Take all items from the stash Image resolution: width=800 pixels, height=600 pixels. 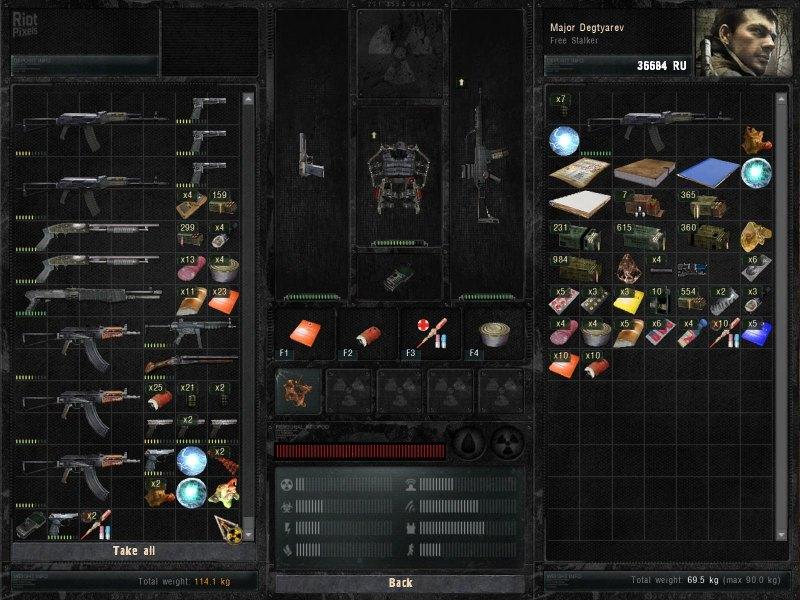(134, 551)
